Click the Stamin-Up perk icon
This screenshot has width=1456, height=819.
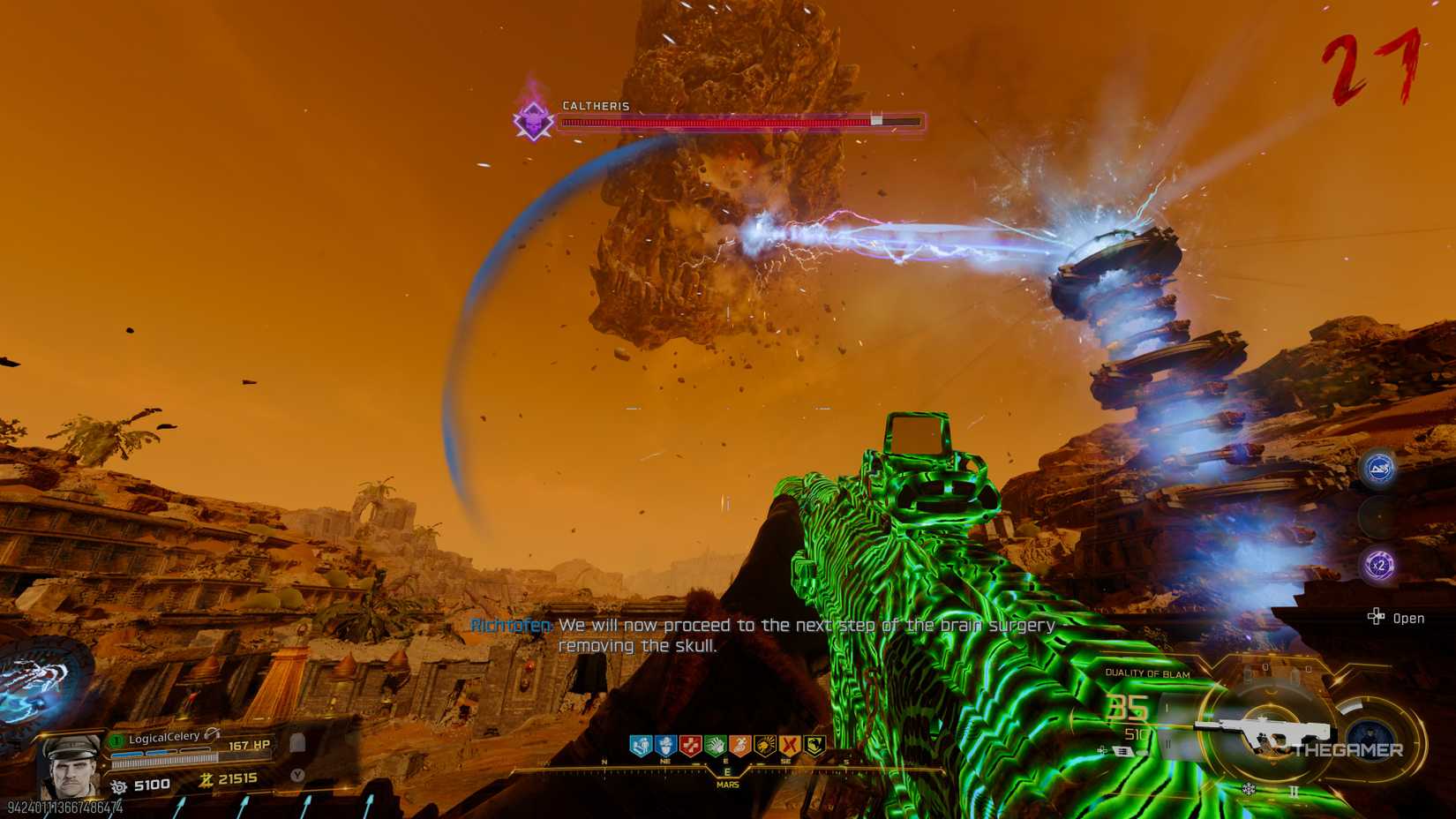pos(741,744)
